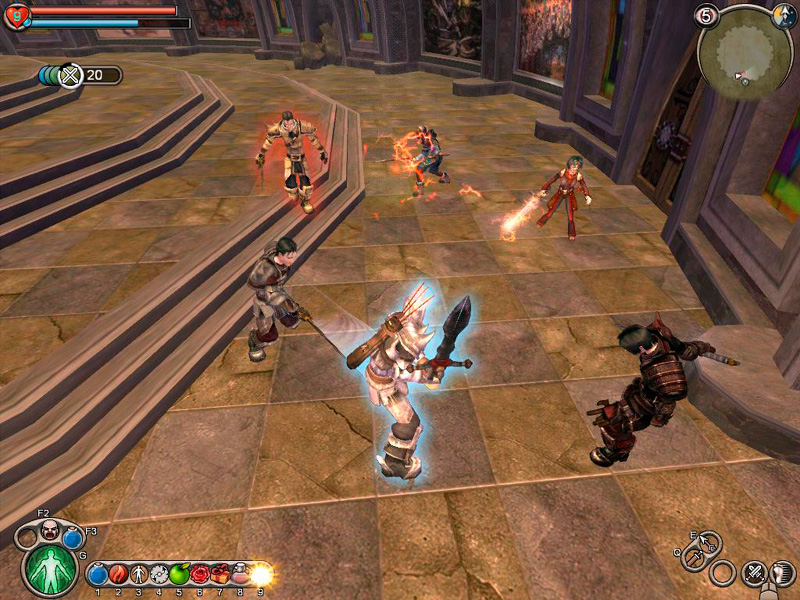This screenshot has width=800, height=600.
Task: Click the crossed swords attack icon
Action: (754, 573)
